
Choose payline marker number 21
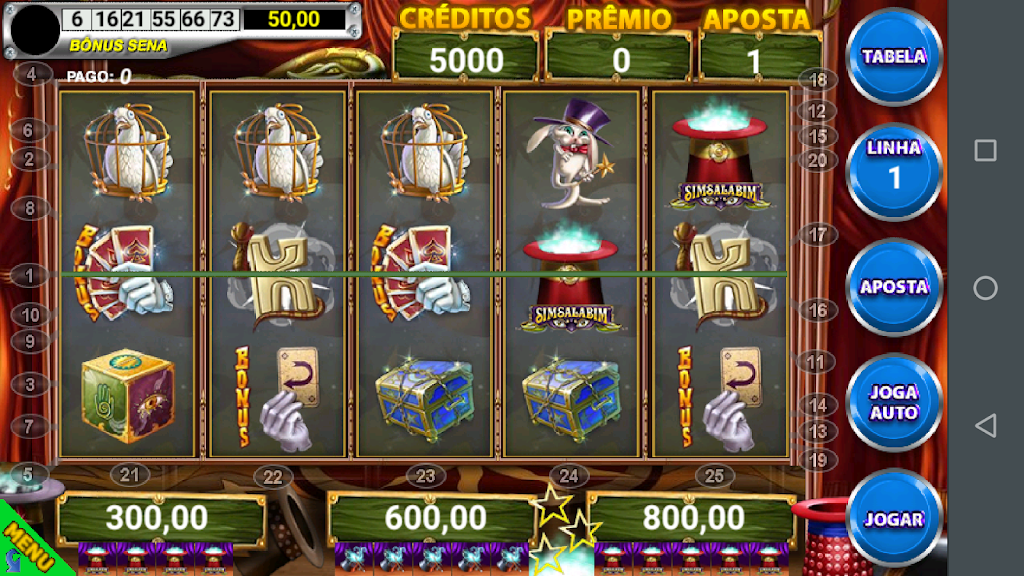click(128, 474)
